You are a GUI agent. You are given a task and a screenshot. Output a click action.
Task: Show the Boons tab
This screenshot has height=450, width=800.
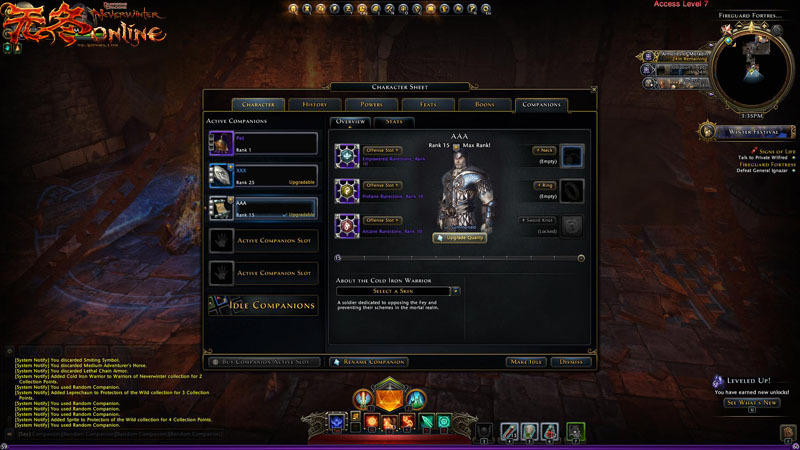click(484, 104)
